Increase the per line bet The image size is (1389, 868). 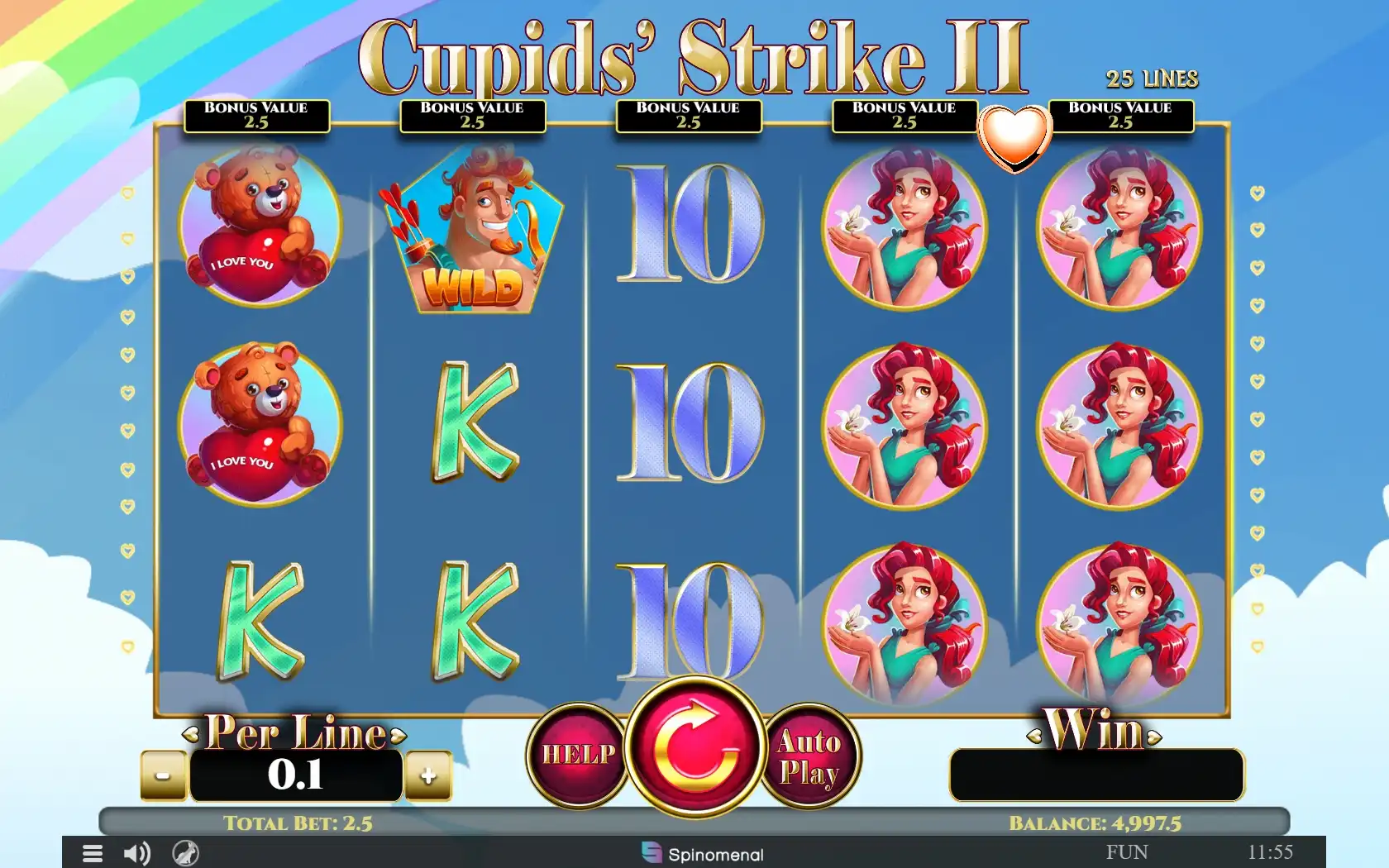click(x=428, y=775)
